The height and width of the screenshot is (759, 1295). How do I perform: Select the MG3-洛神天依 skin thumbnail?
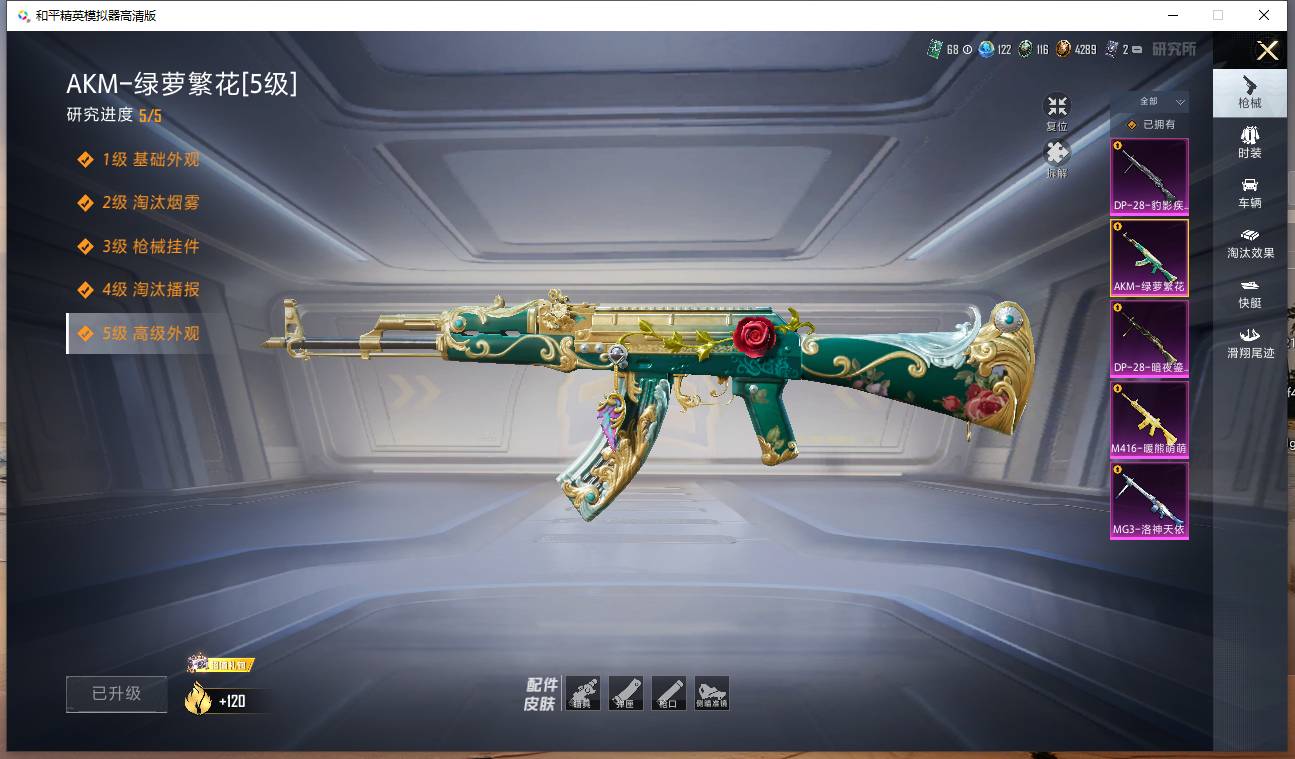(x=1149, y=500)
